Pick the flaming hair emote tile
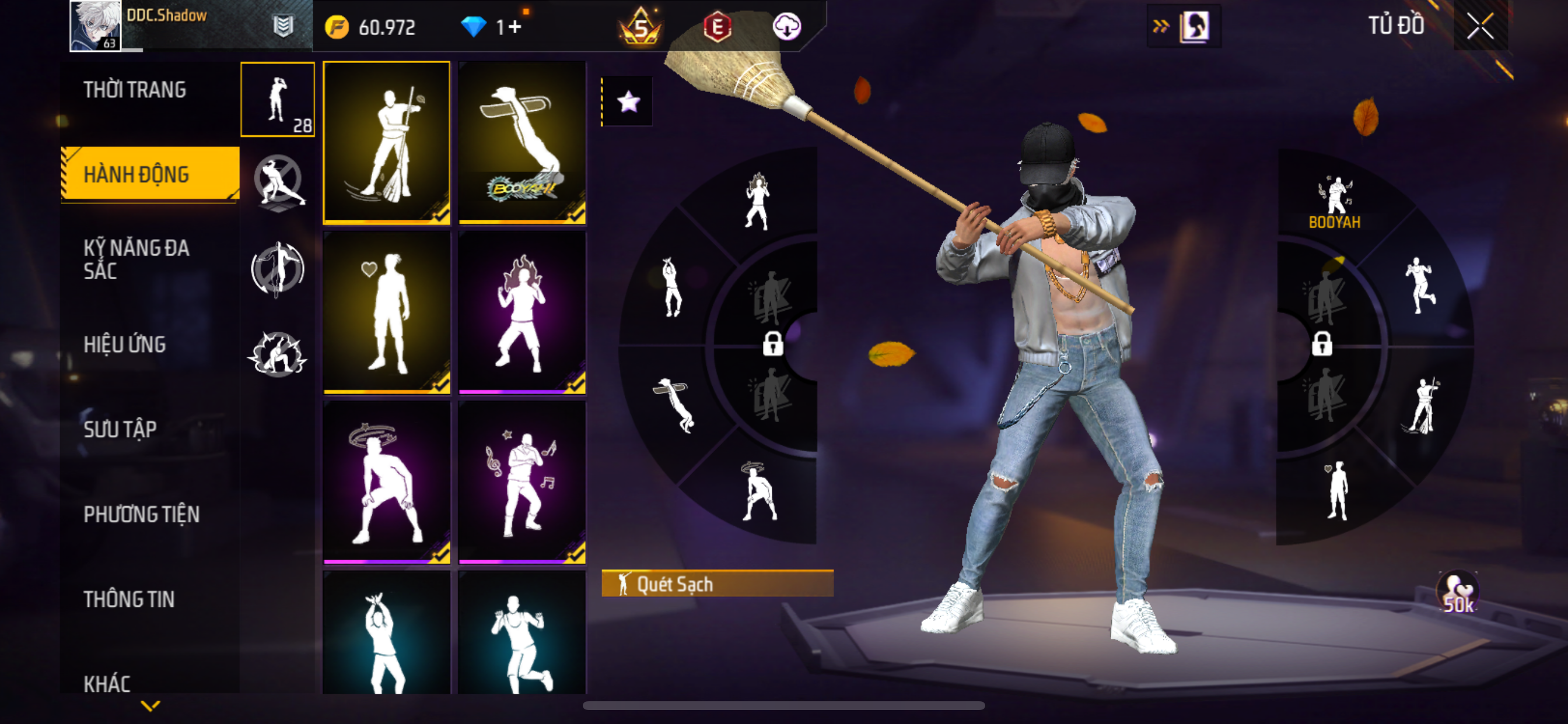Viewport: 1568px width, 724px height. coord(522,312)
